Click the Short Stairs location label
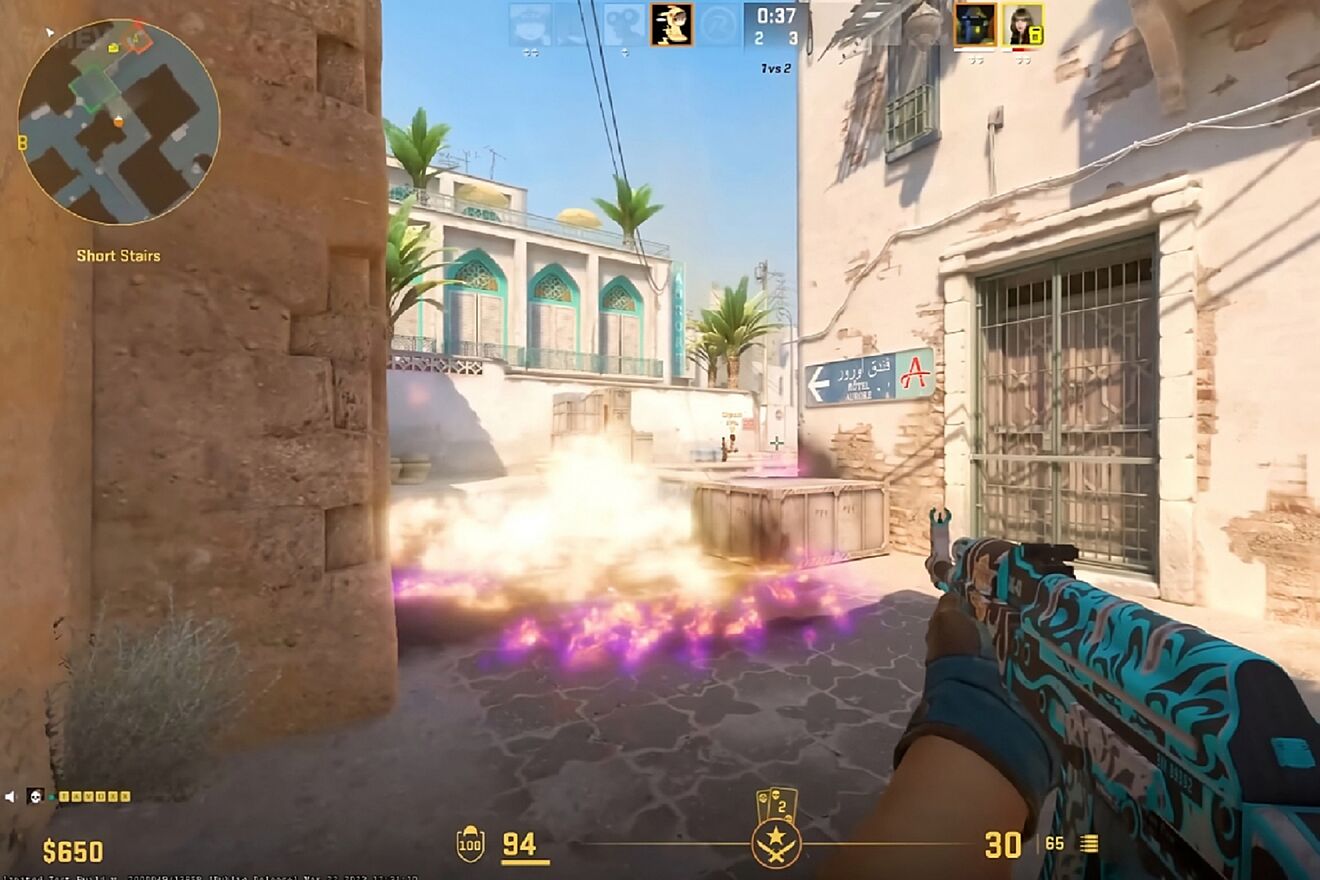Image resolution: width=1320 pixels, height=880 pixels. point(117,256)
